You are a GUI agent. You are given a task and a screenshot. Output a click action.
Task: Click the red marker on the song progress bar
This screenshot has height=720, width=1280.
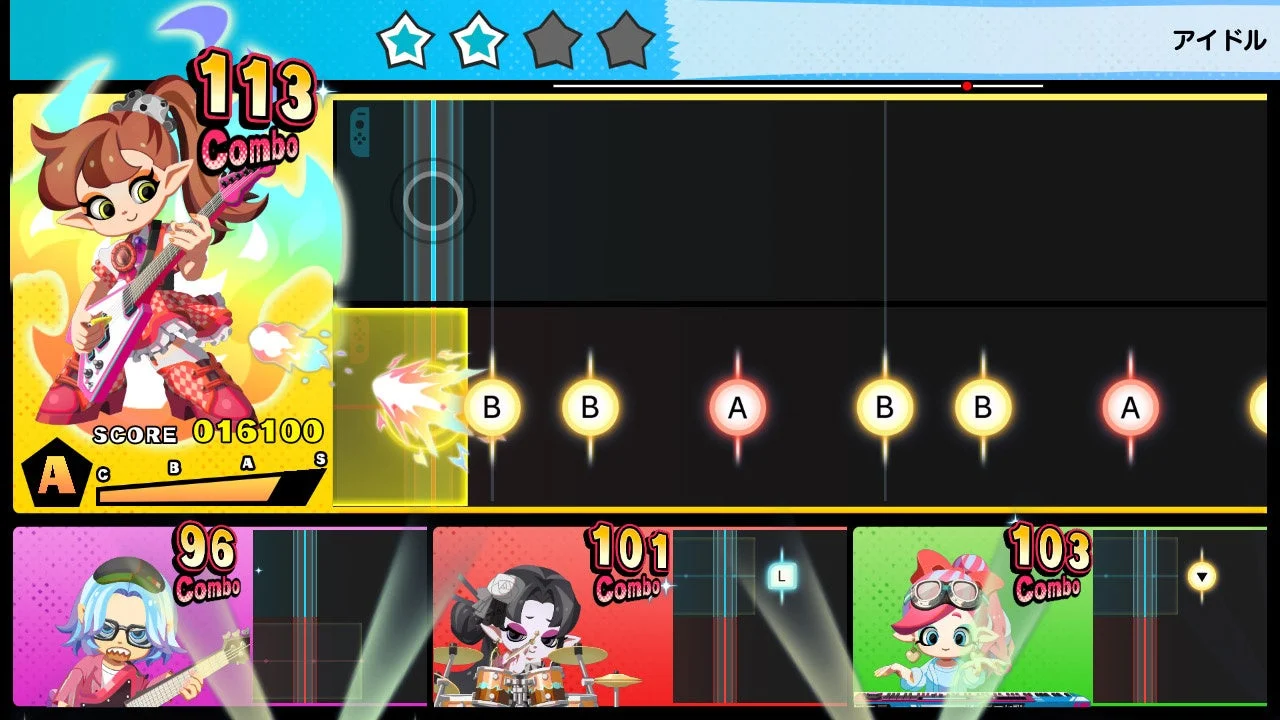[966, 86]
